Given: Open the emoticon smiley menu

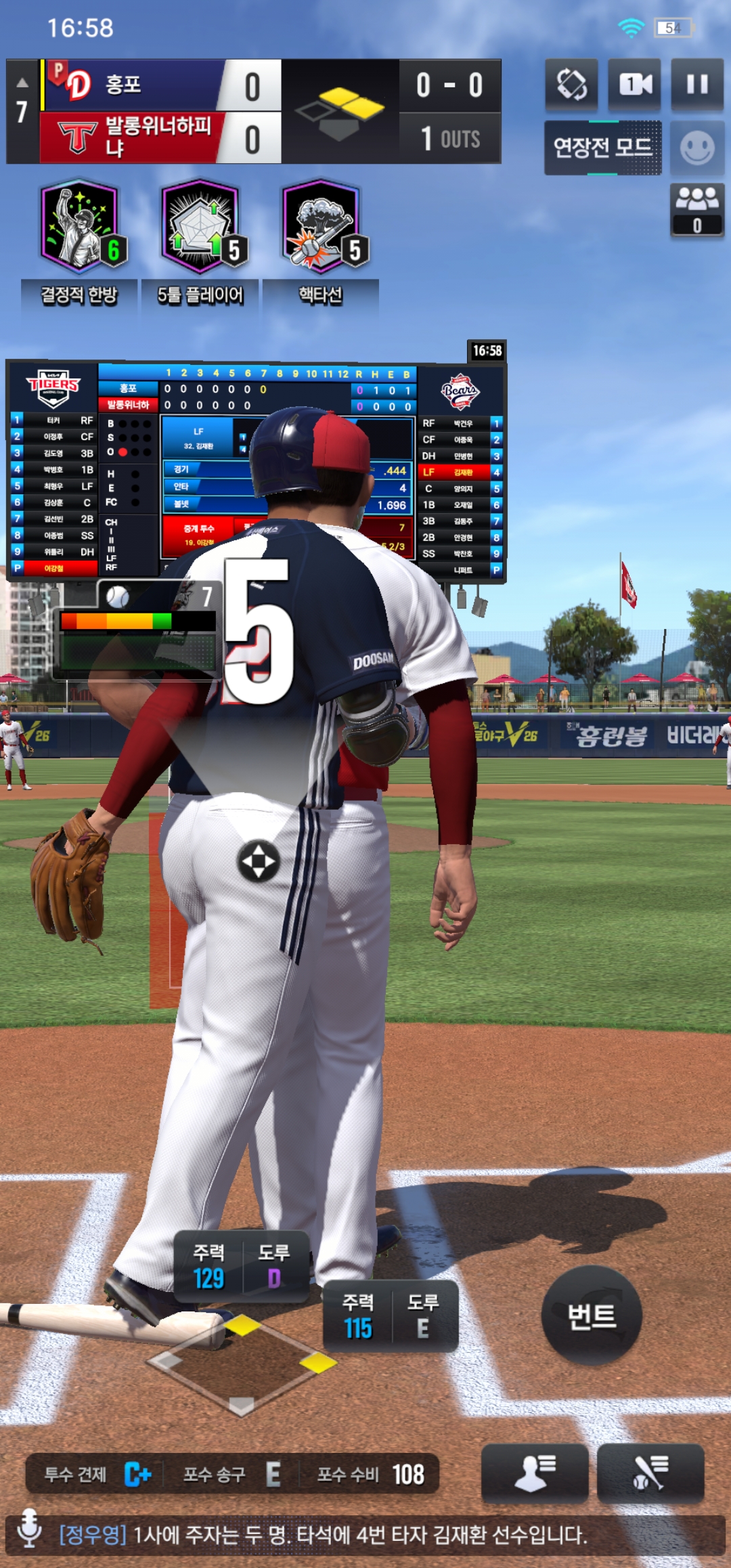Looking at the screenshot, I should tap(697, 148).
